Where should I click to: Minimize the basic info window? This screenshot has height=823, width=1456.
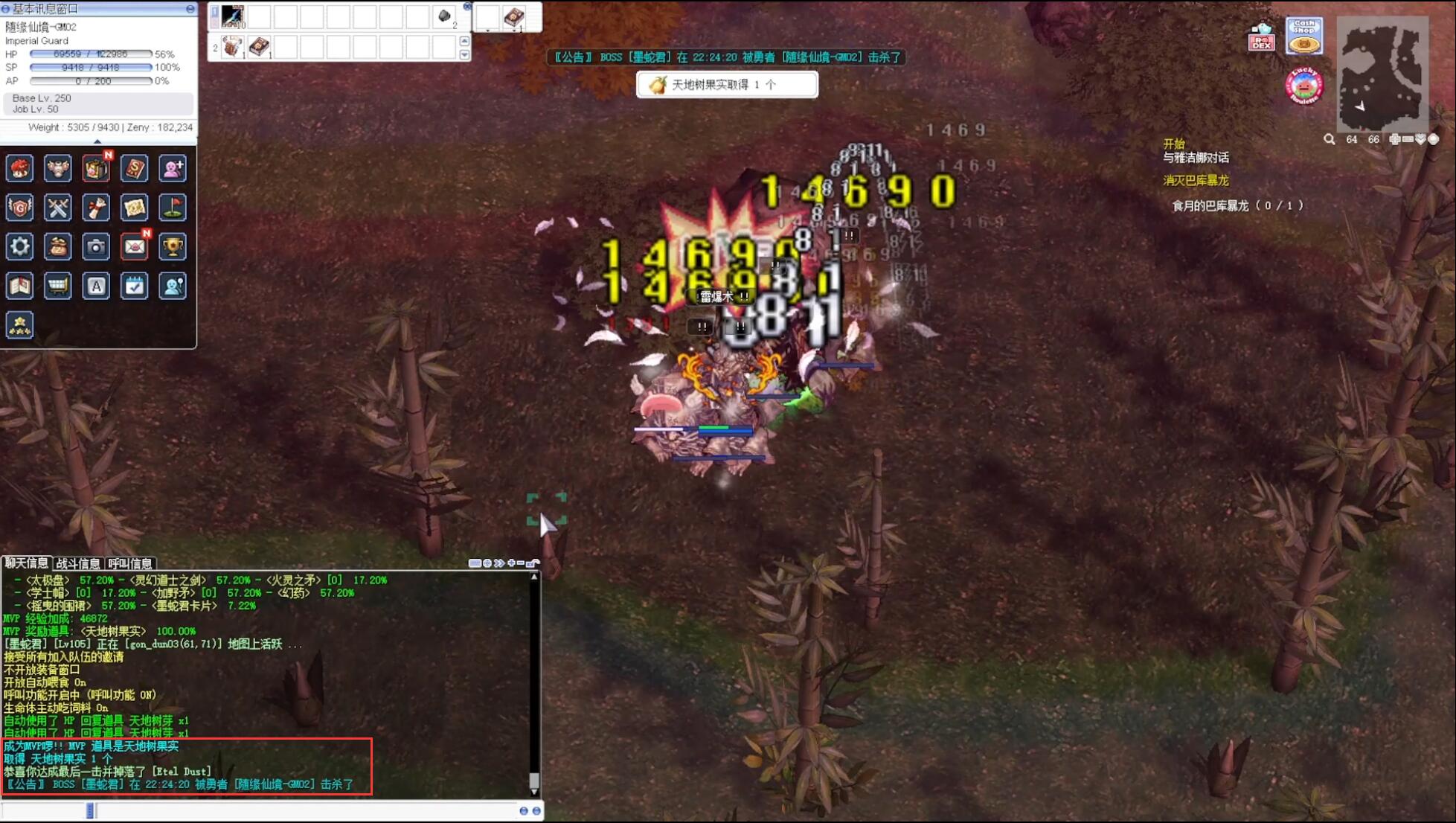coord(190,9)
